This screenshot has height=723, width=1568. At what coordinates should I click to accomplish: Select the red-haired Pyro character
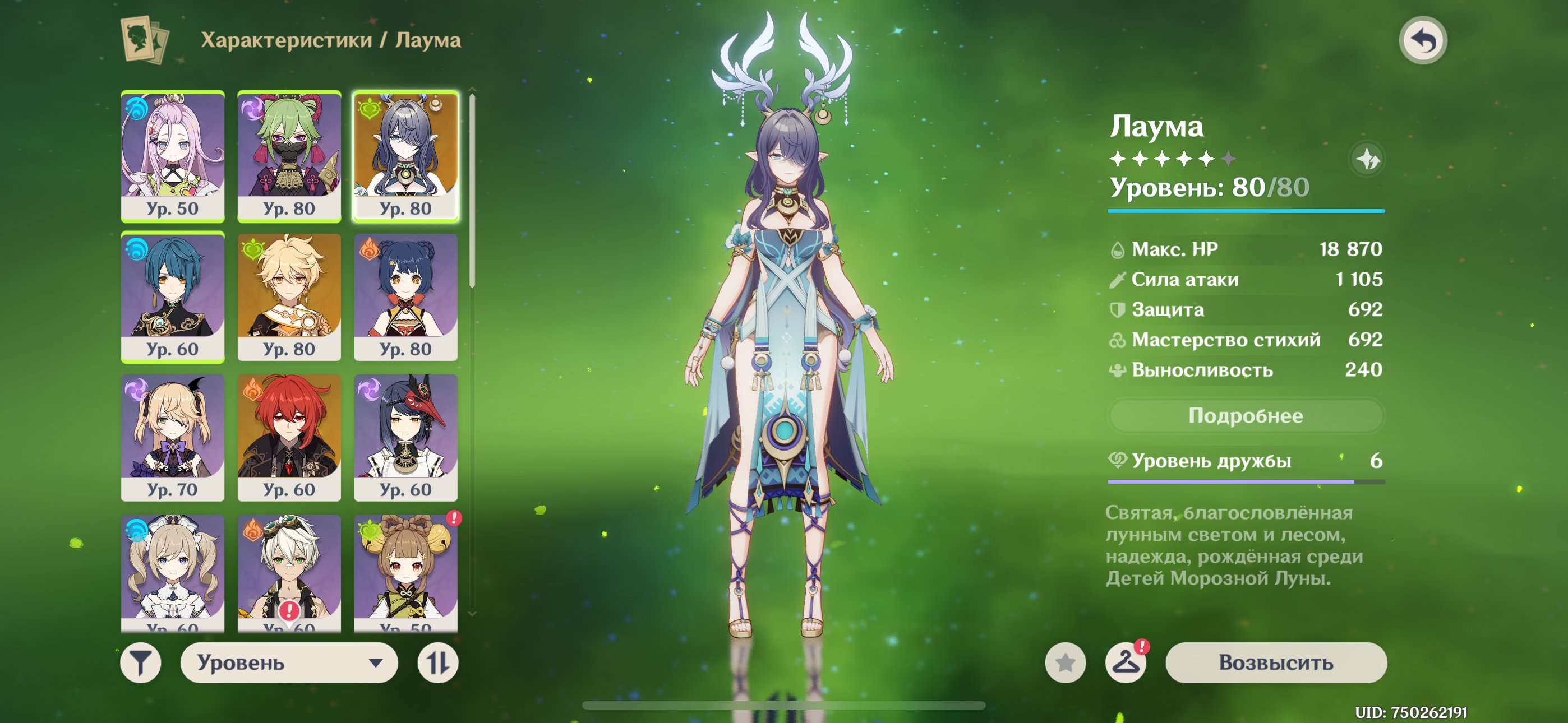coord(289,438)
